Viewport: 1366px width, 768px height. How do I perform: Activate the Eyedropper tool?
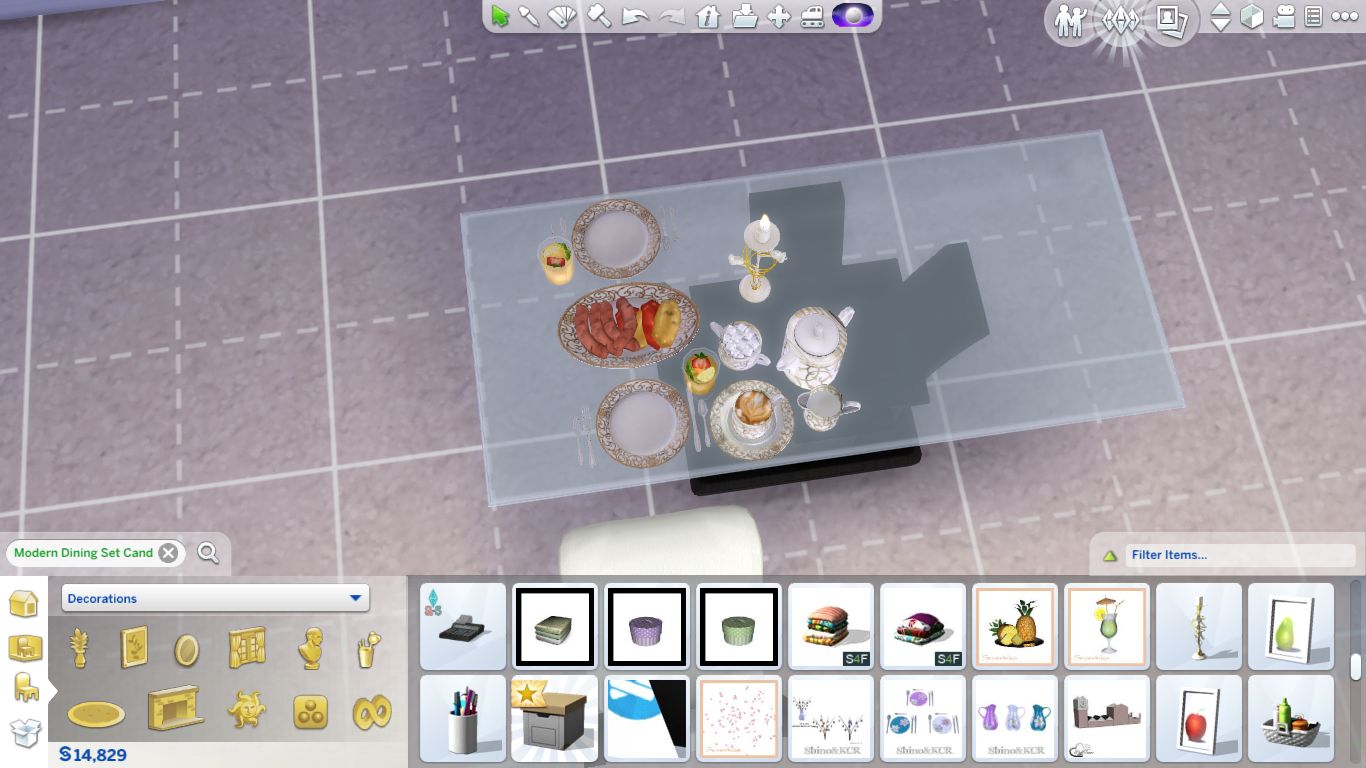[527, 16]
